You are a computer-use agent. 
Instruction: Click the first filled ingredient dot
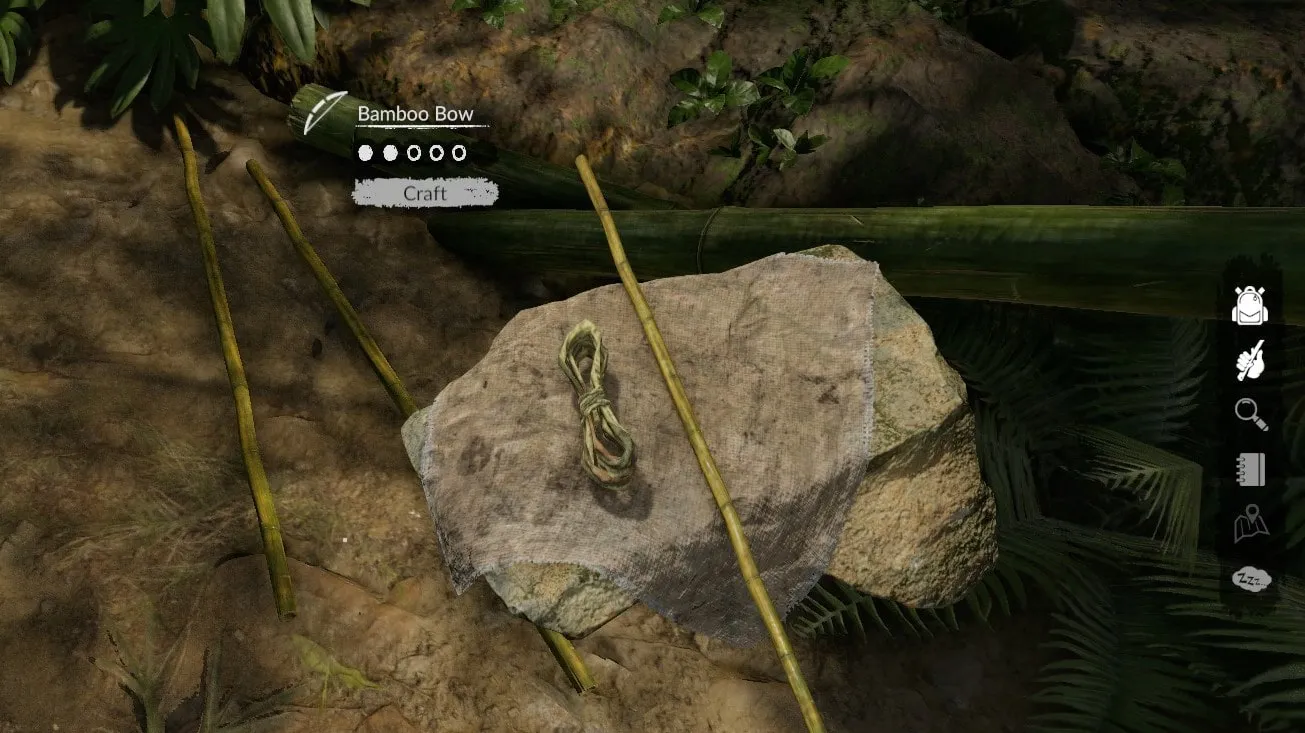tap(364, 153)
